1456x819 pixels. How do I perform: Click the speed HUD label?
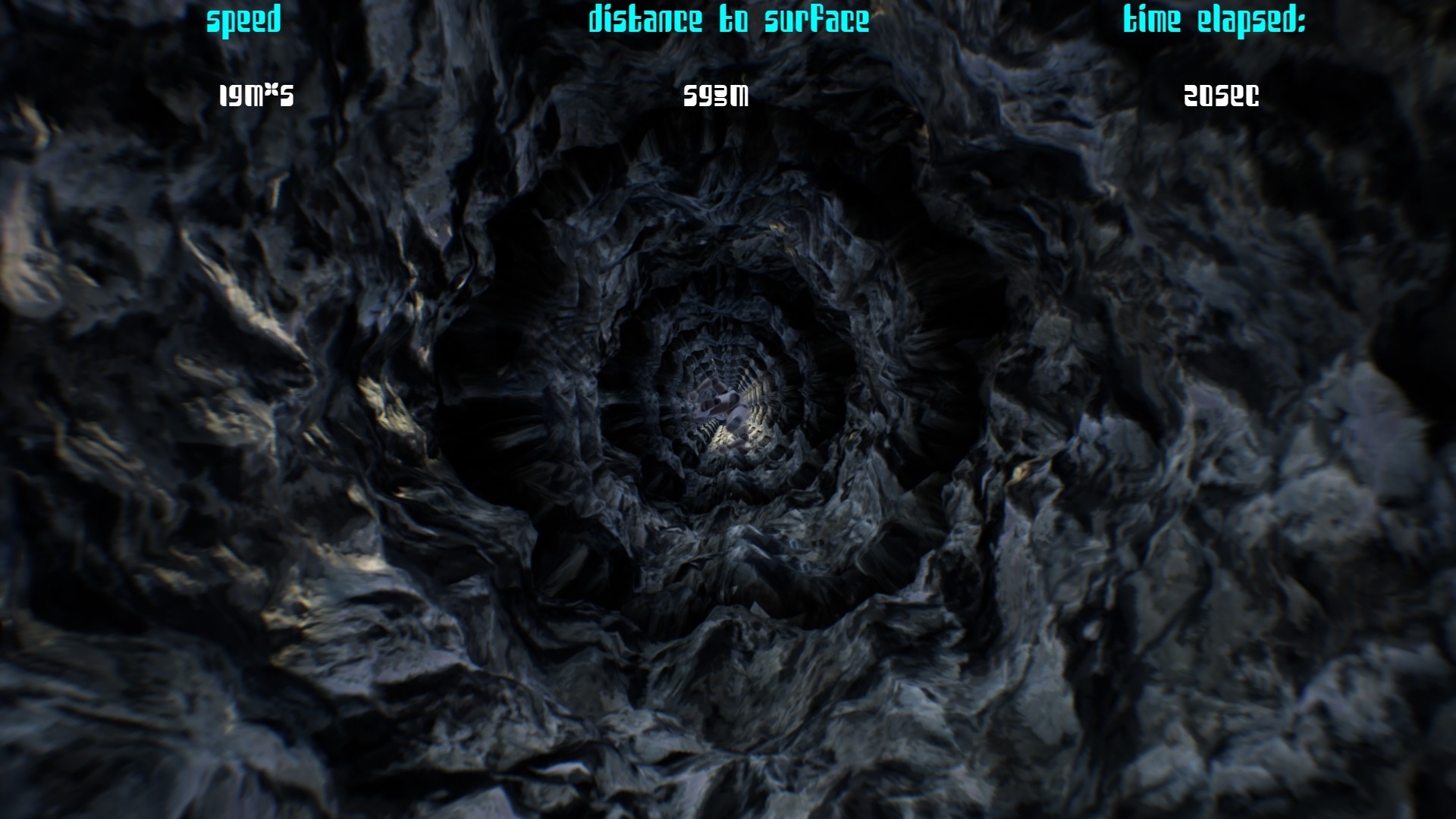(244, 19)
